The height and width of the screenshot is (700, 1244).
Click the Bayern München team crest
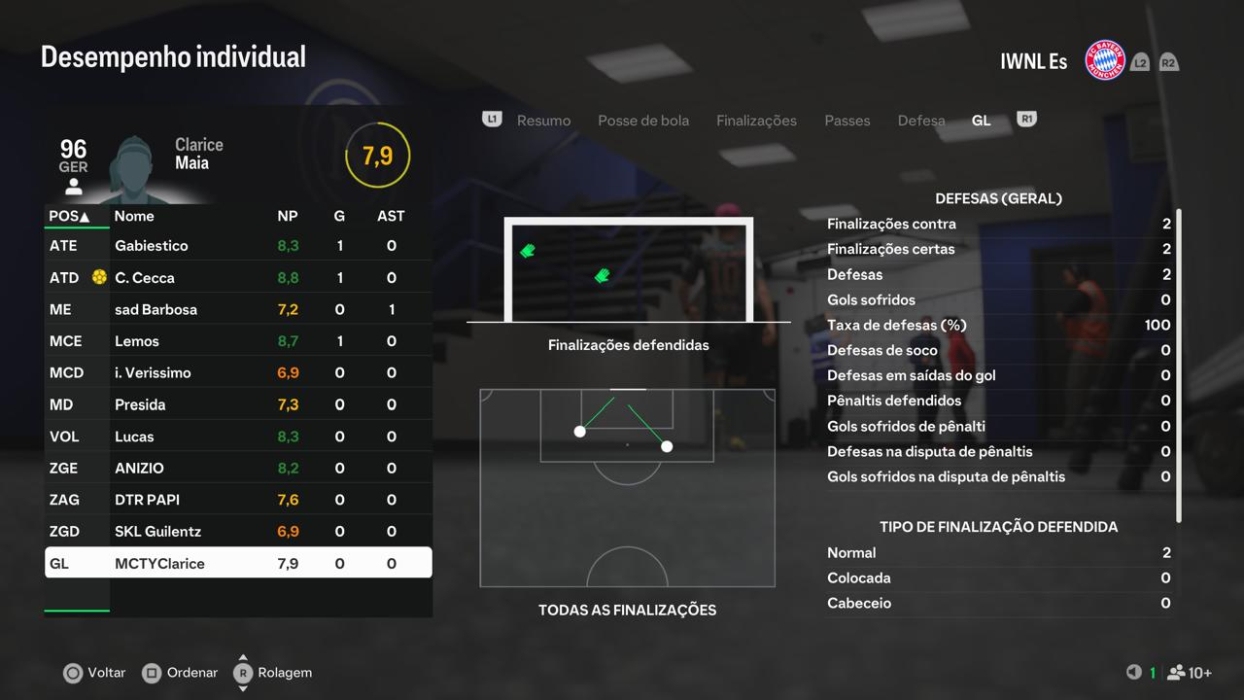[1105, 61]
